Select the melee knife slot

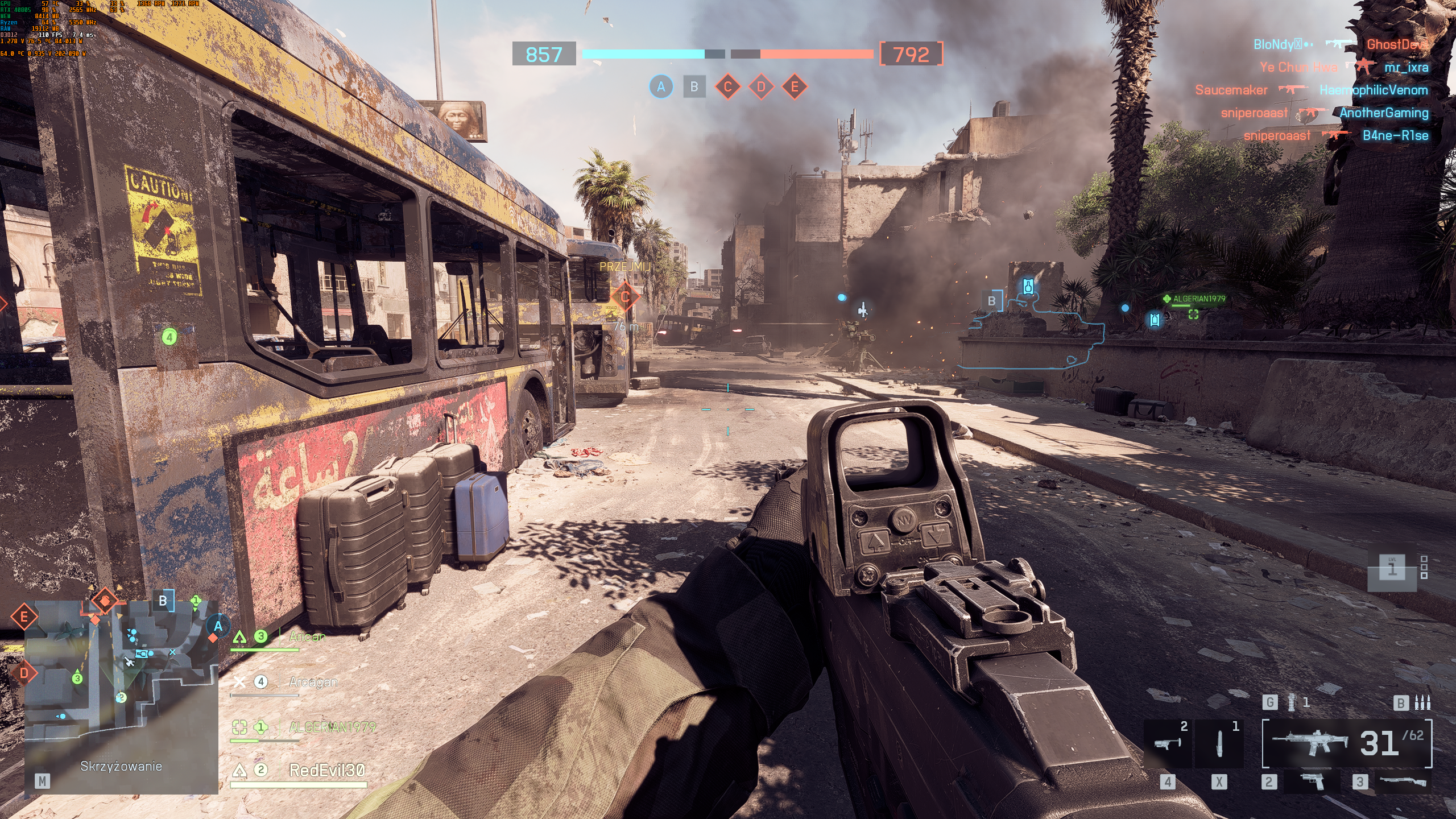pyautogui.click(x=1219, y=743)
